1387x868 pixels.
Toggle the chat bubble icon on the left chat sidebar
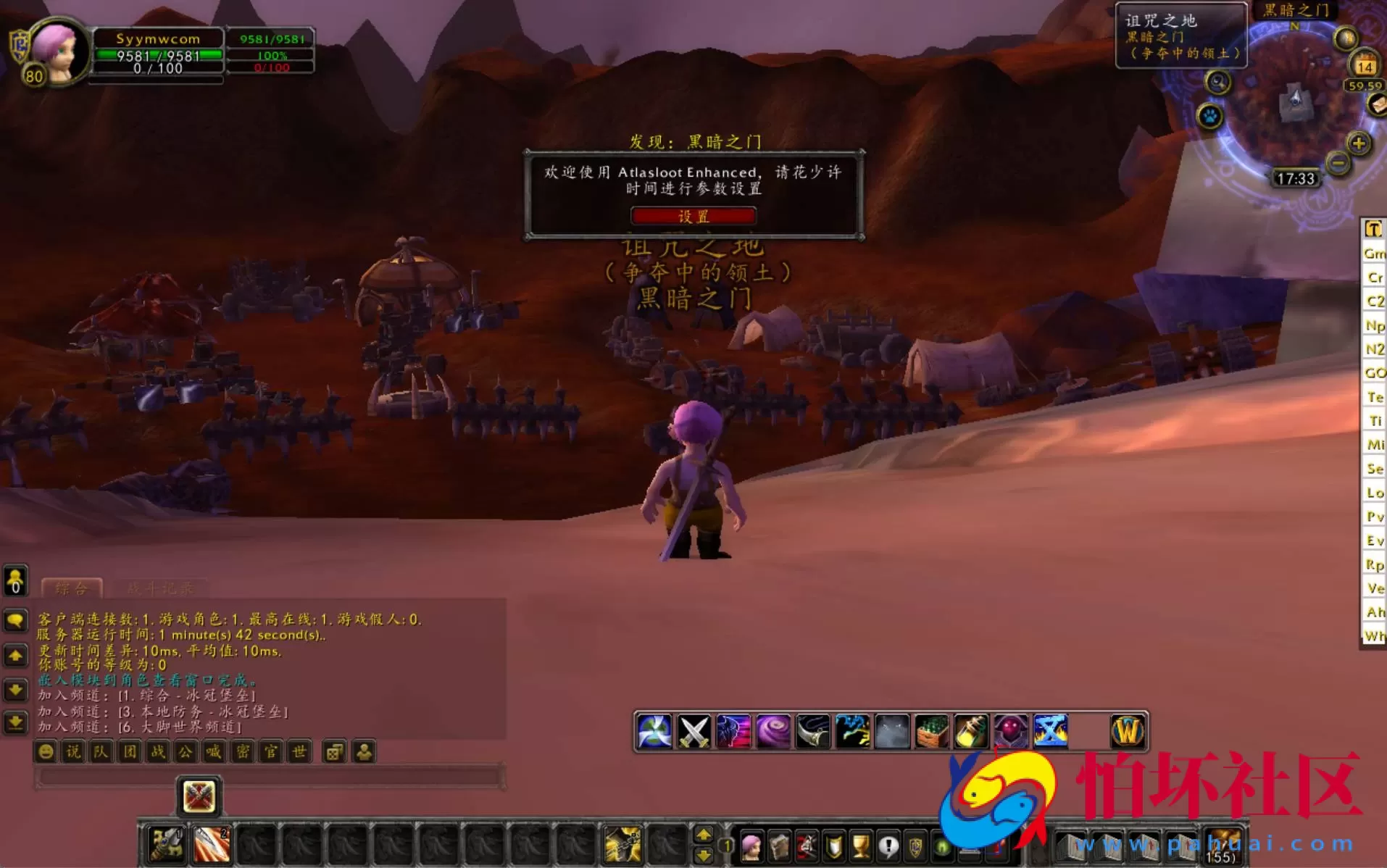pyautogui.click(x=14, y=619)
